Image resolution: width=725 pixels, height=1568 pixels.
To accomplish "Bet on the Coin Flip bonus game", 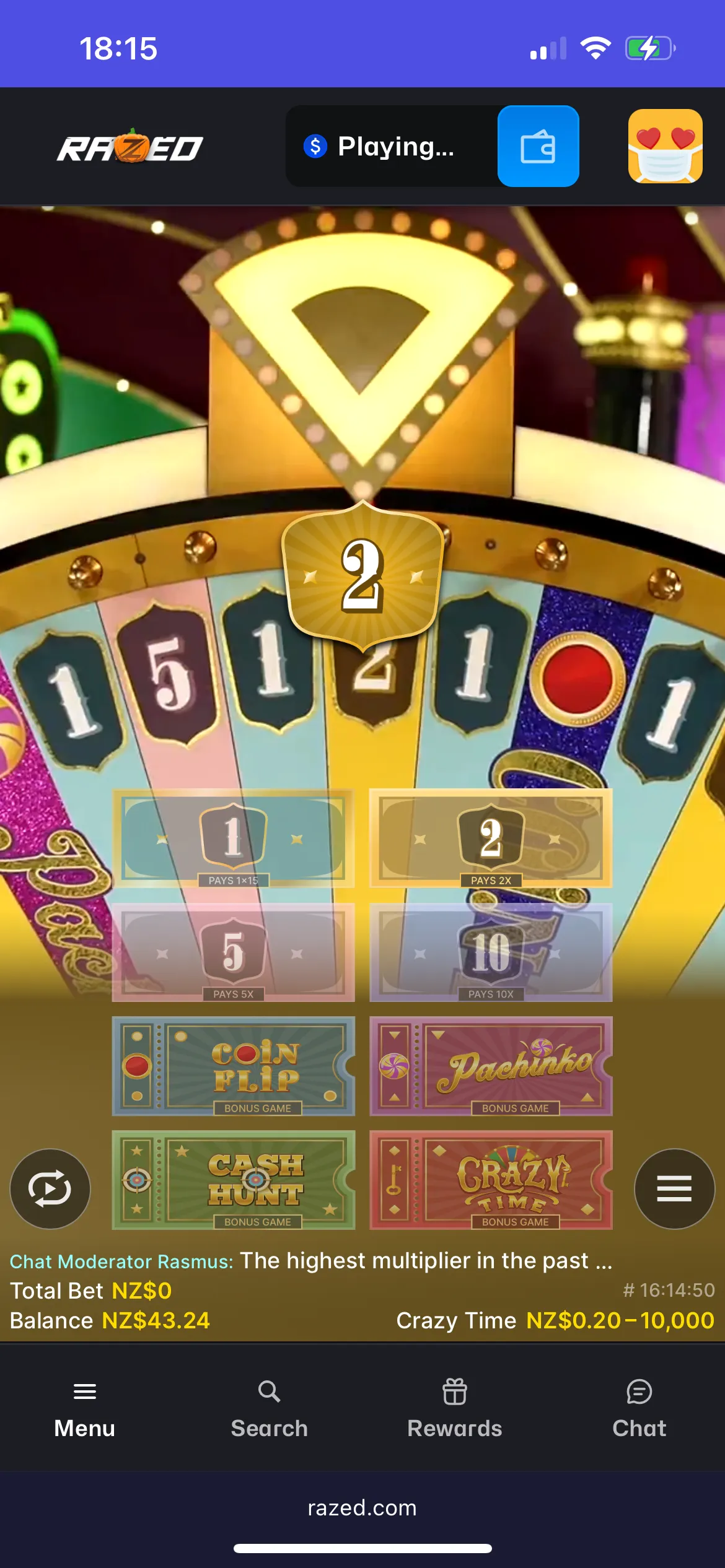I will point(233,1066).
